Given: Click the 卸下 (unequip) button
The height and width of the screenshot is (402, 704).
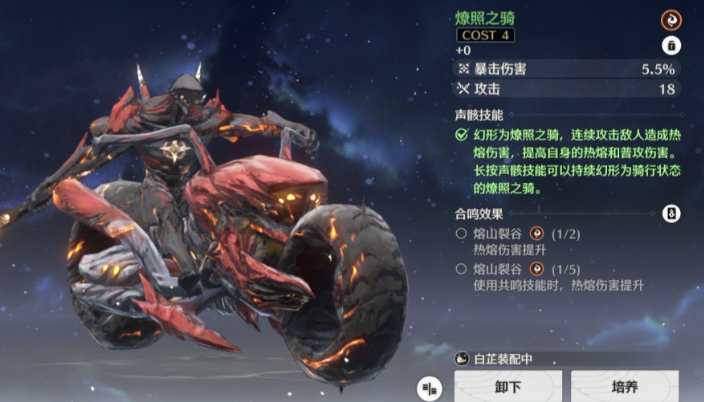Looking at the screenshot, I should pyautogui.click(x=507, y=386).
